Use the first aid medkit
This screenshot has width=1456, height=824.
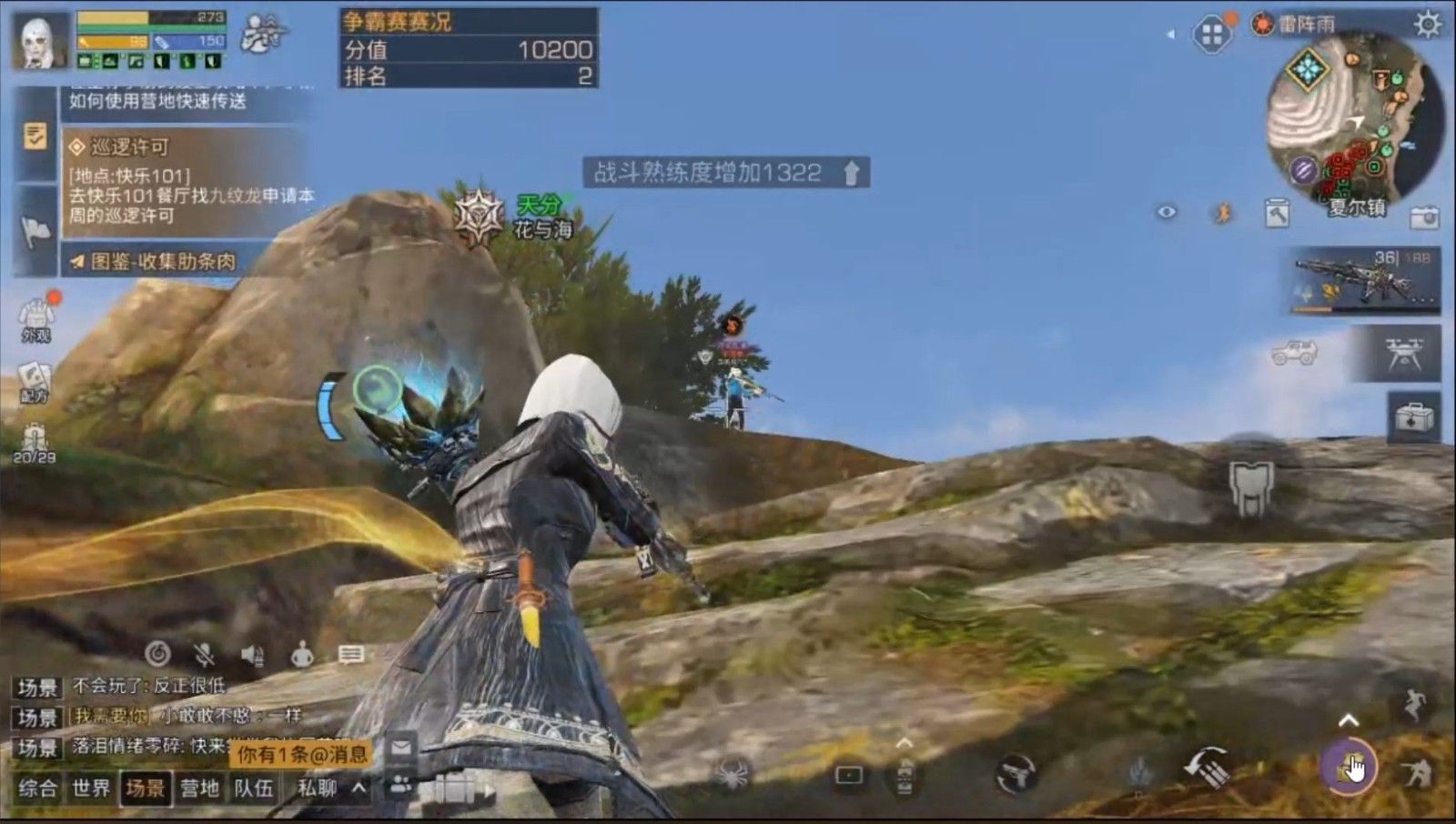point(1413,418)
